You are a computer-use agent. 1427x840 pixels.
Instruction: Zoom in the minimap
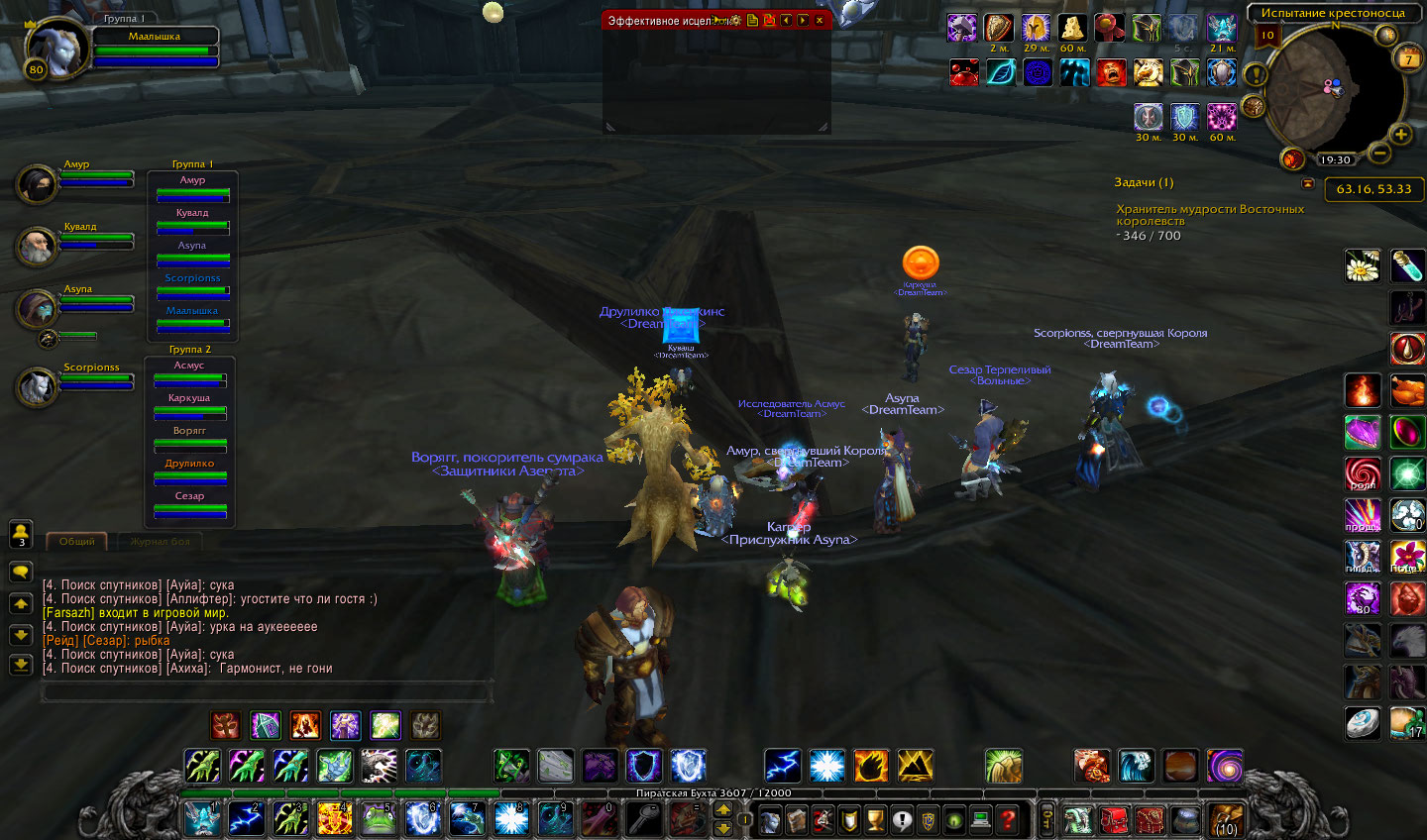click(1400, 135)
